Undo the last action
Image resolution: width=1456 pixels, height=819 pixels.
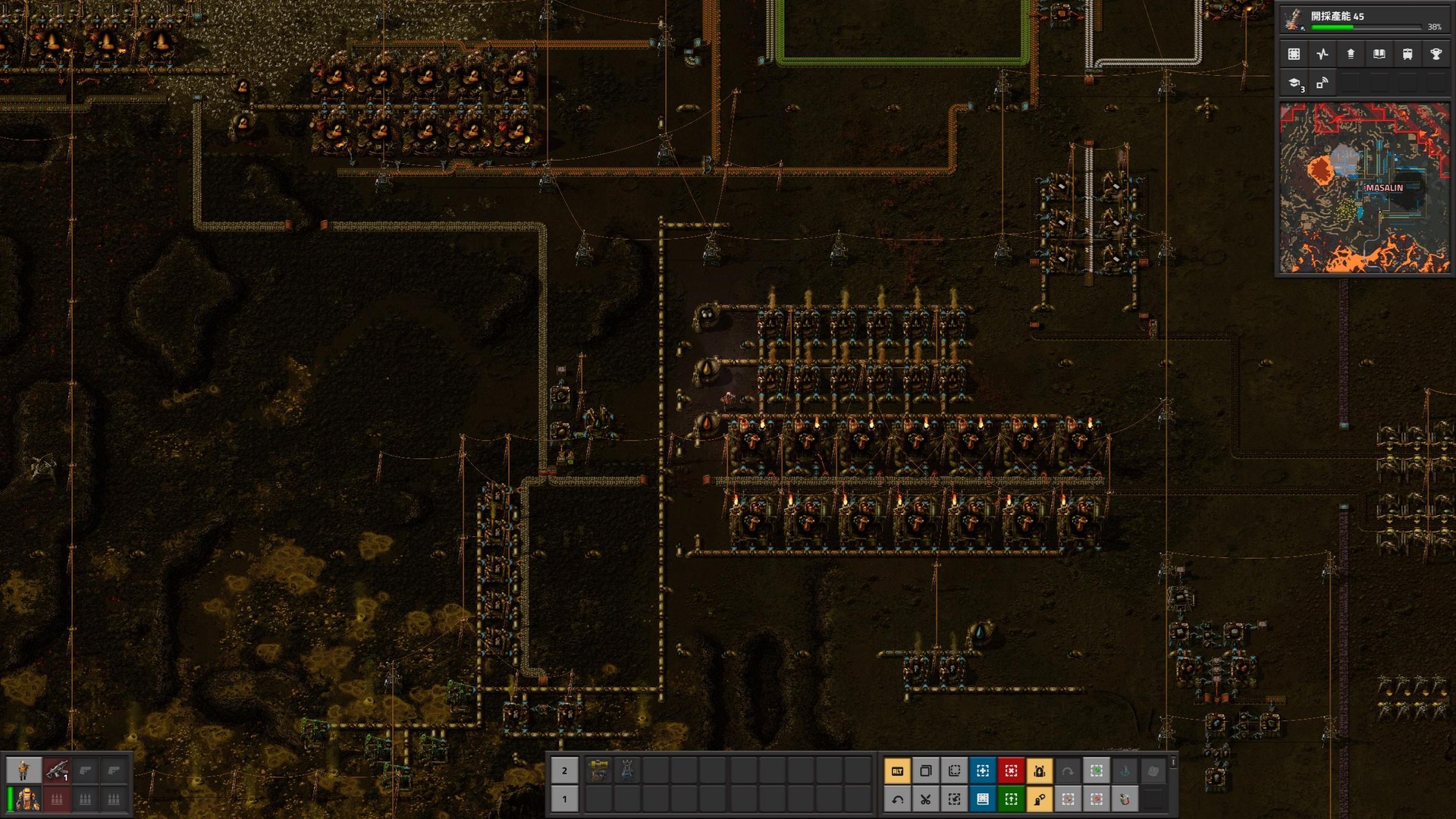[x=897, y=799]
